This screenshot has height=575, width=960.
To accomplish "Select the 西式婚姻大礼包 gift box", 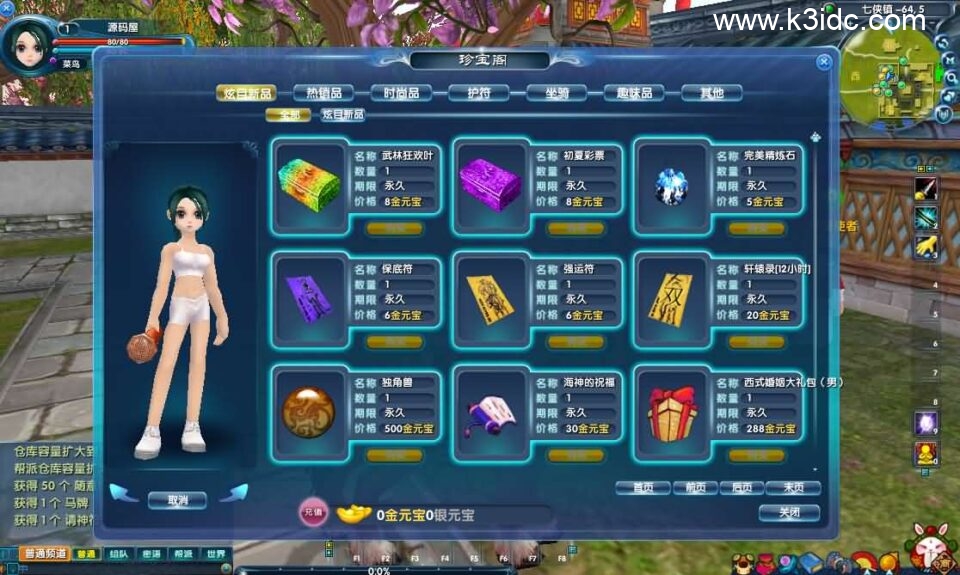I will [x=672, y=411].
